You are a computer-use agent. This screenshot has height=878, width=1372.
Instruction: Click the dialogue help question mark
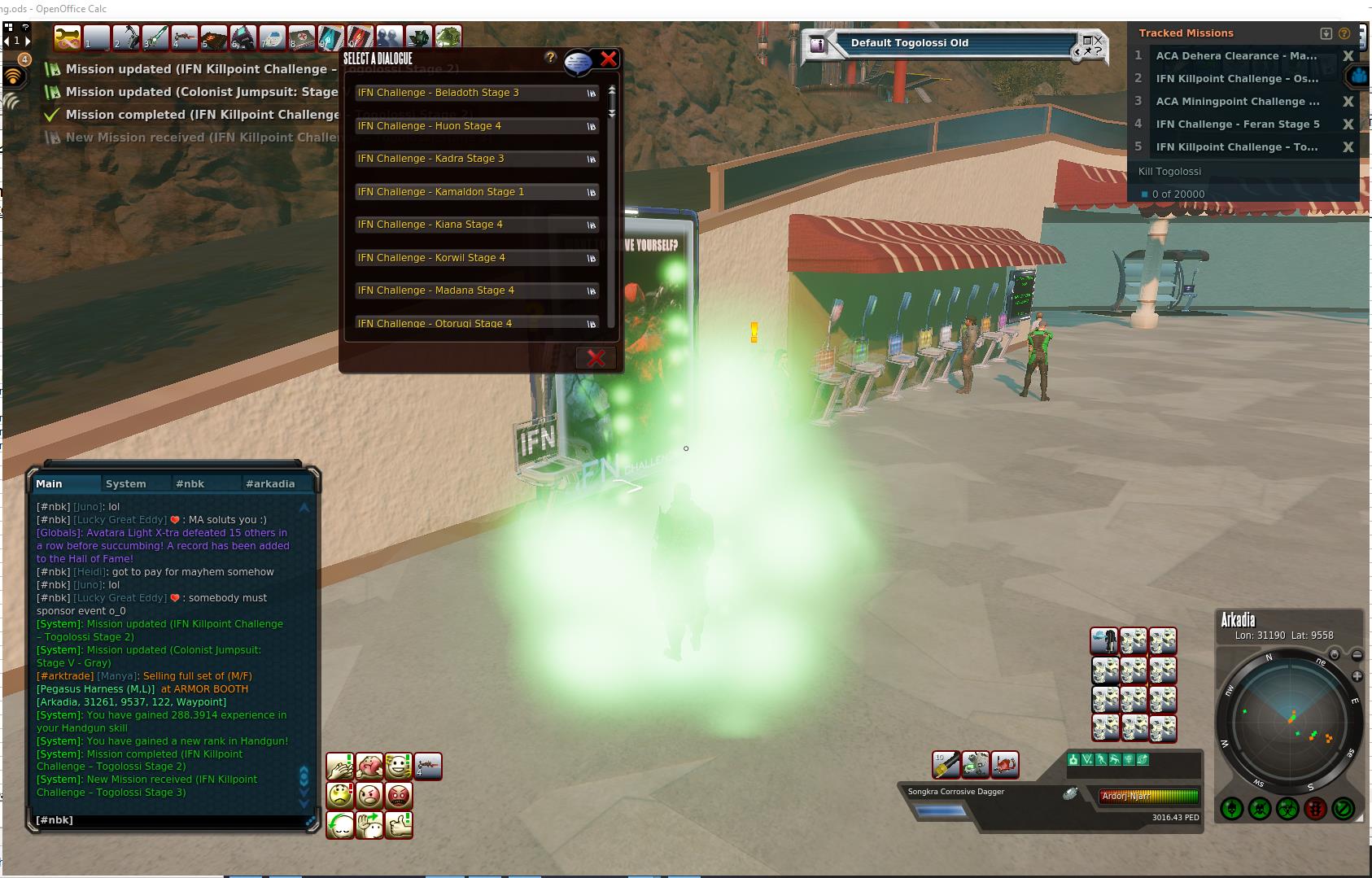(x=551, y=57)
